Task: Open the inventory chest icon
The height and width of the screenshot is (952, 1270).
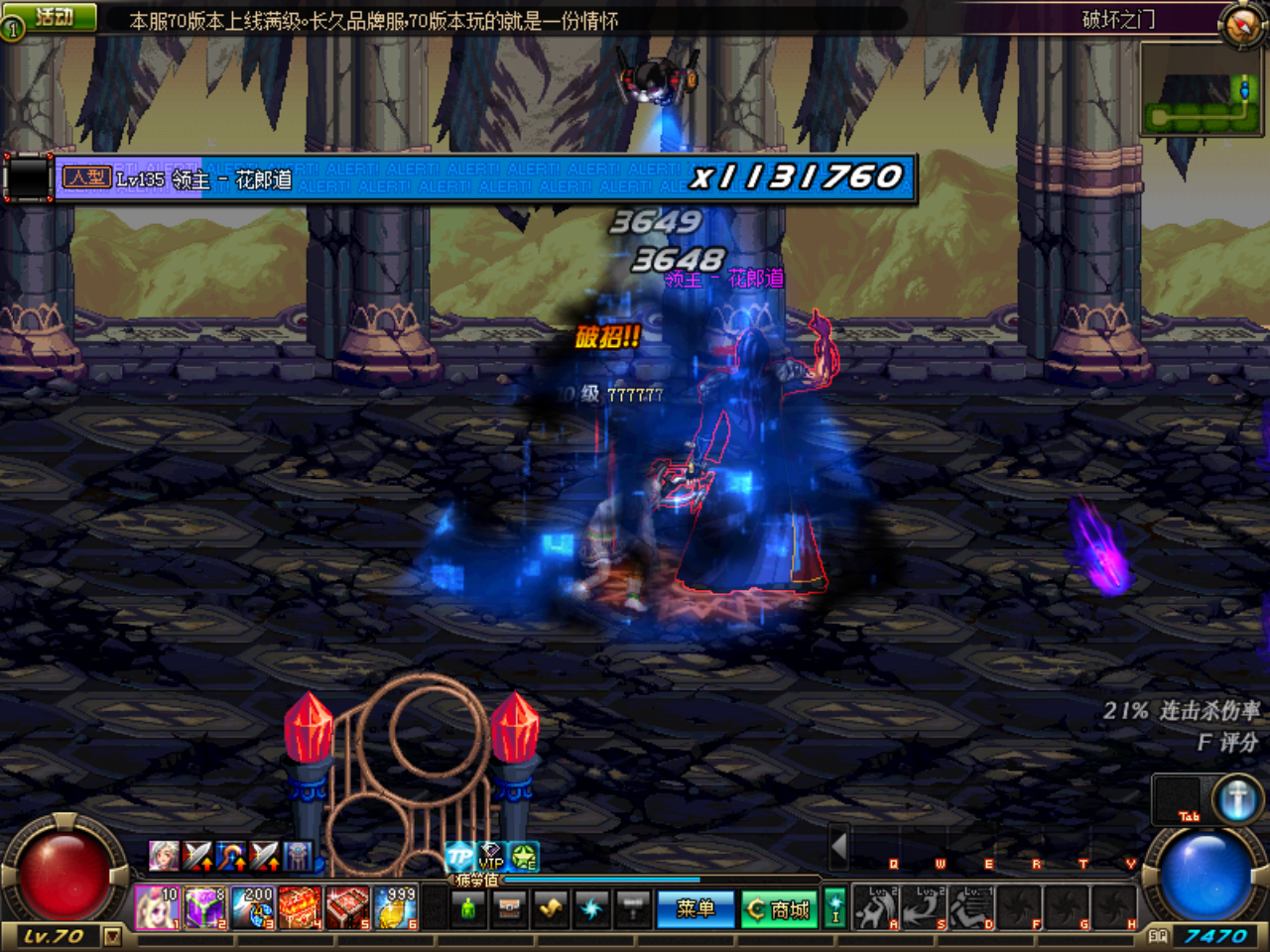Action: tap(509, 909)
